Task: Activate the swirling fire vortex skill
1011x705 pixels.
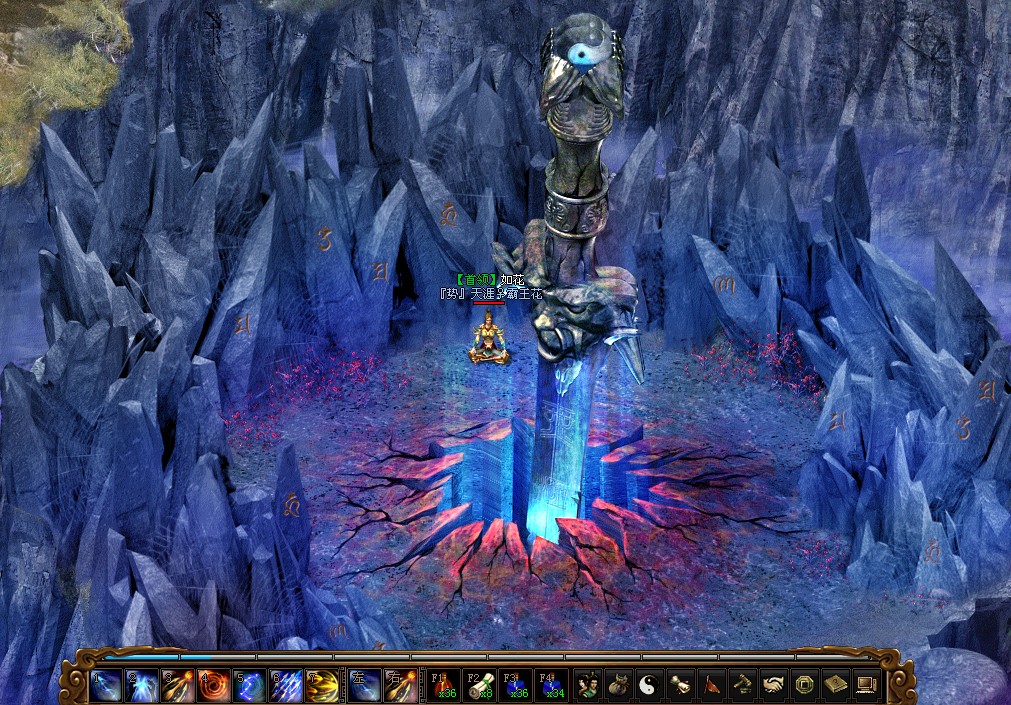Action: pyautogui.click(x=213, y=685)
